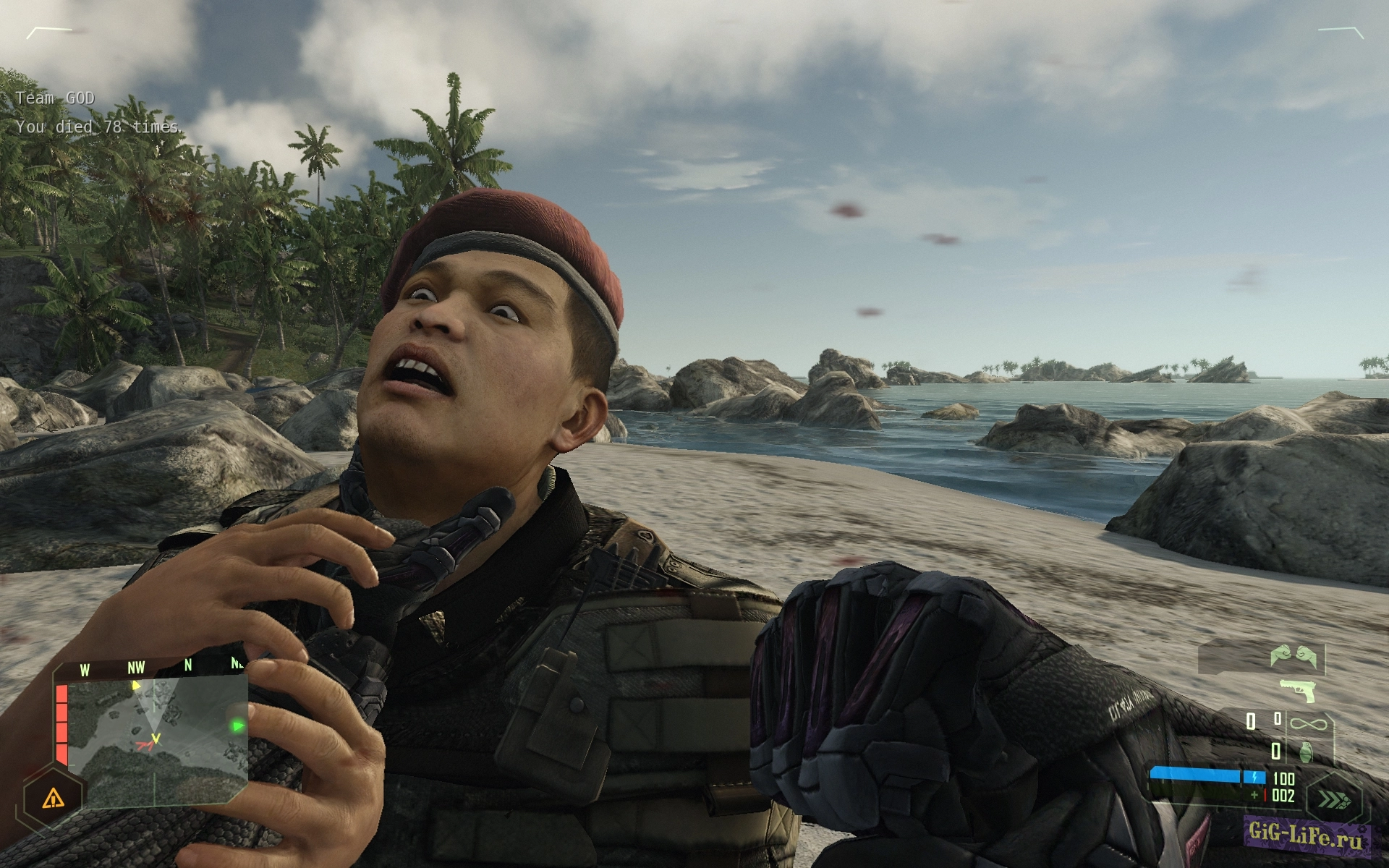The height and width of the screenshot is (868, 1389).
Task: Select the yellow triangle marker on minimap
Action: [x=136, y=685]
